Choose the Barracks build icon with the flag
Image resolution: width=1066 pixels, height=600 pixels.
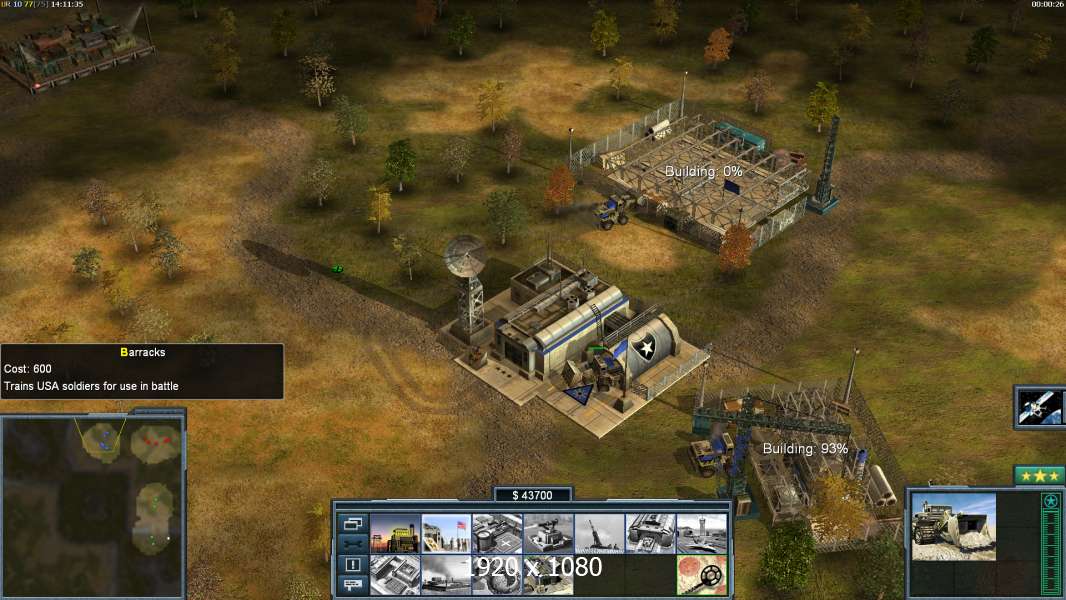coord(446,534)
